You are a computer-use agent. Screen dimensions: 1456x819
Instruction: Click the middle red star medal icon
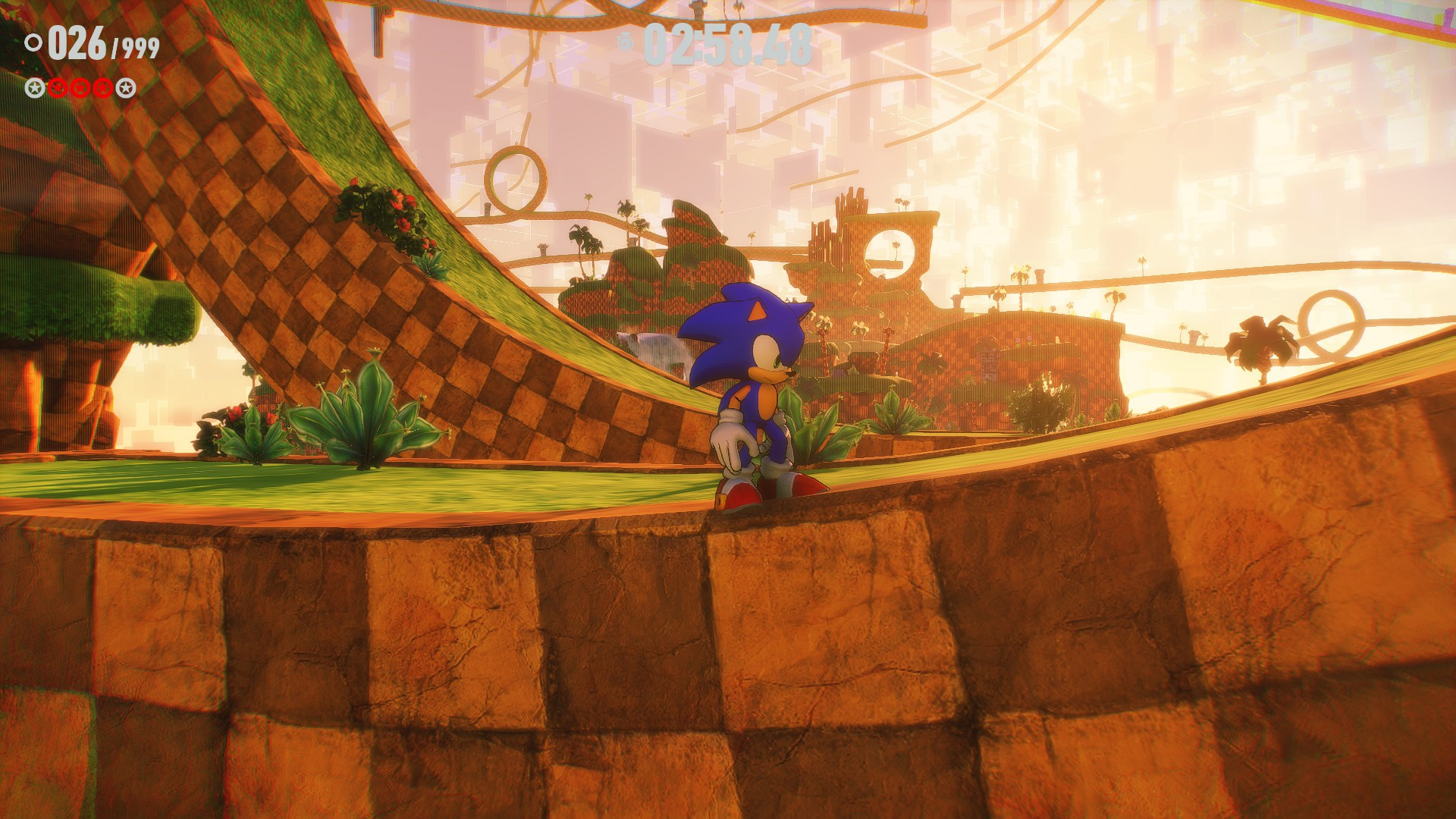point(80,89)
